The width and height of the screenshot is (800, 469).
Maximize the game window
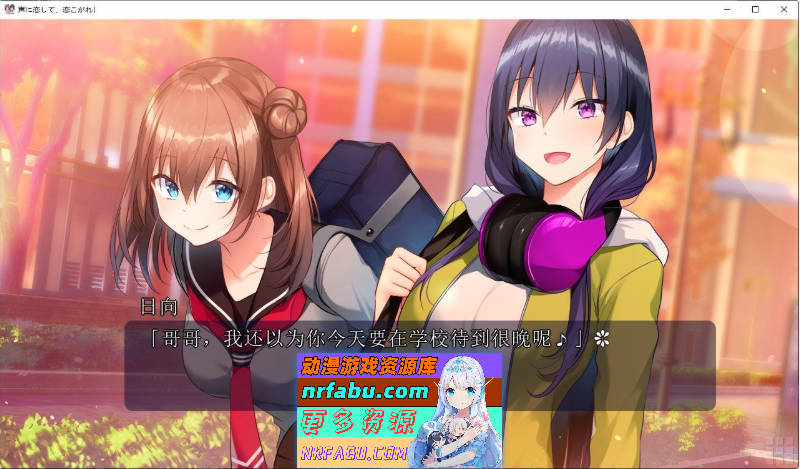(x=755, y=9)
